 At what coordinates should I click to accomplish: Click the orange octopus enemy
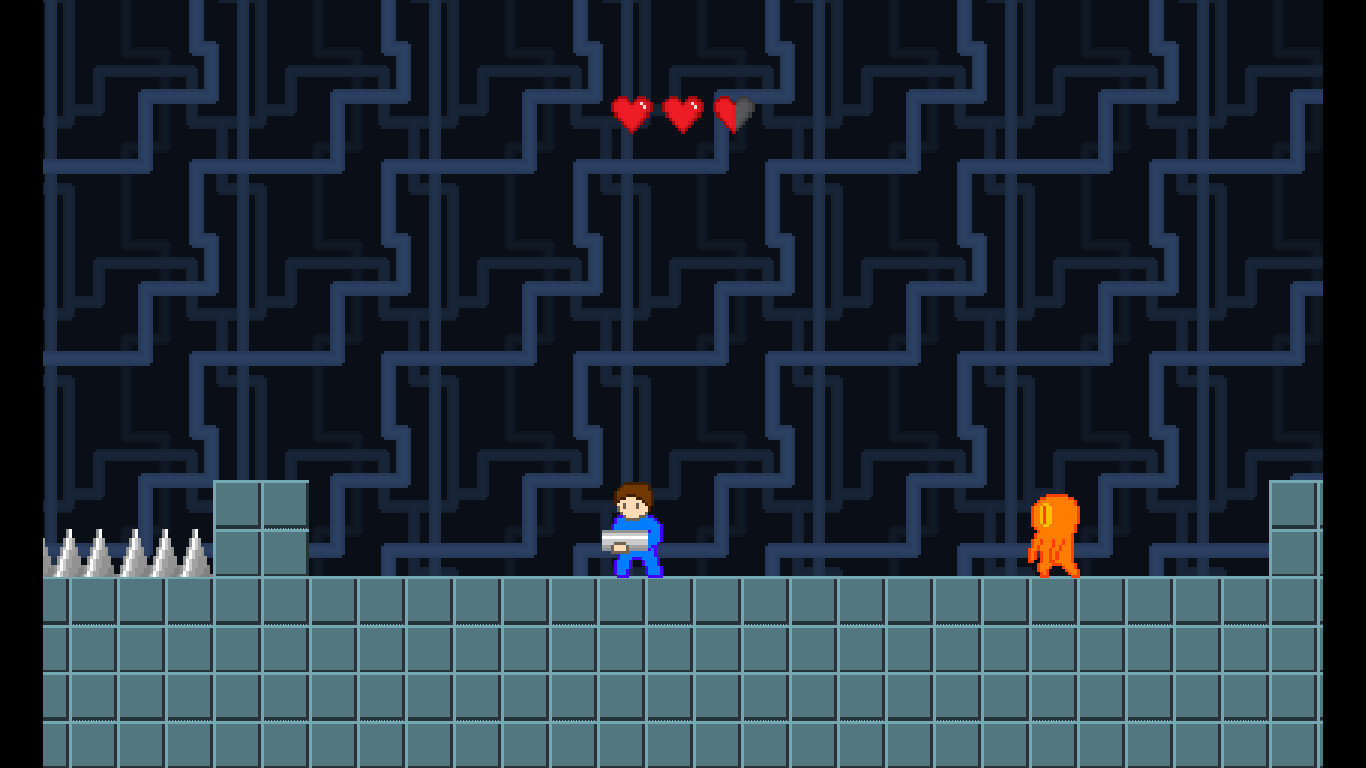(x=1053, y=535)
